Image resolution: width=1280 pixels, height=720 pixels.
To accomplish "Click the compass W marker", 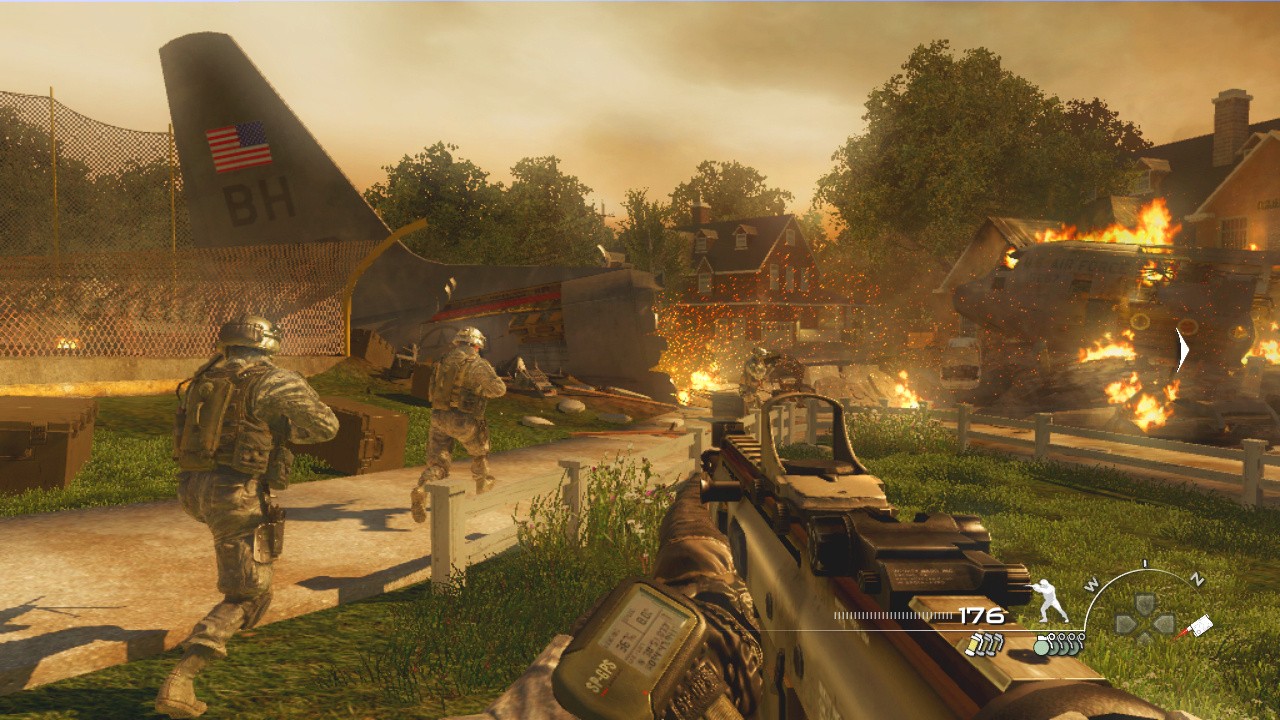I will click(1091, 584).
